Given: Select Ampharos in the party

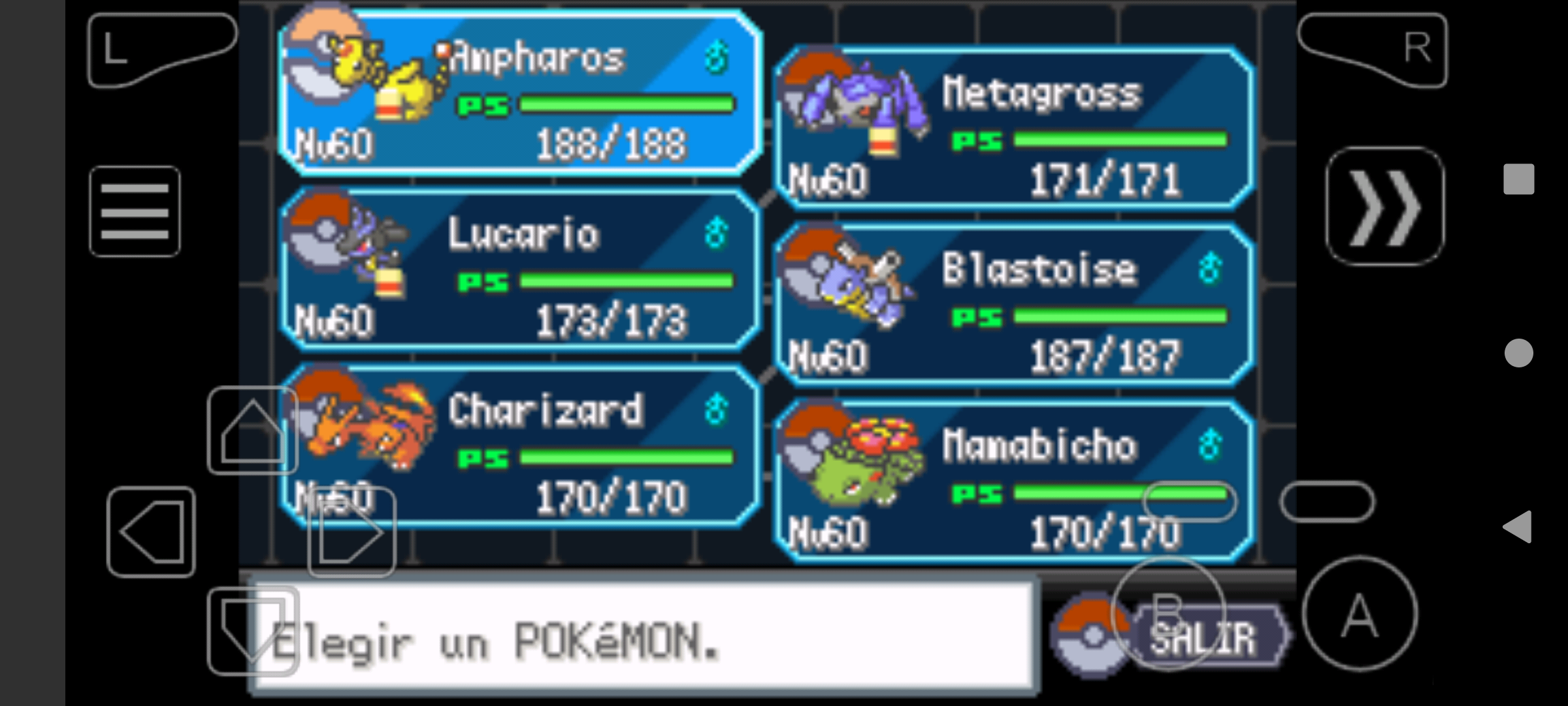Looking at the screenshot, I should coord(520,93).
